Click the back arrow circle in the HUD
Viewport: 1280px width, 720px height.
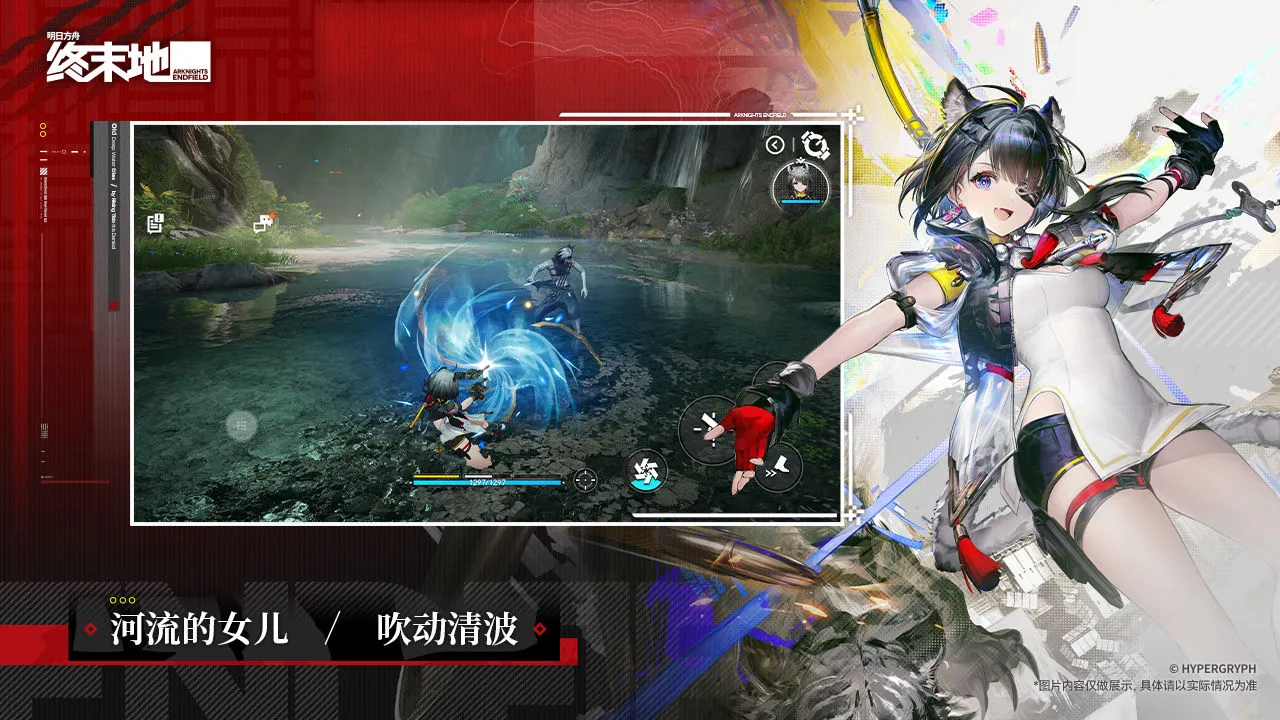click(x=775, y=144)
